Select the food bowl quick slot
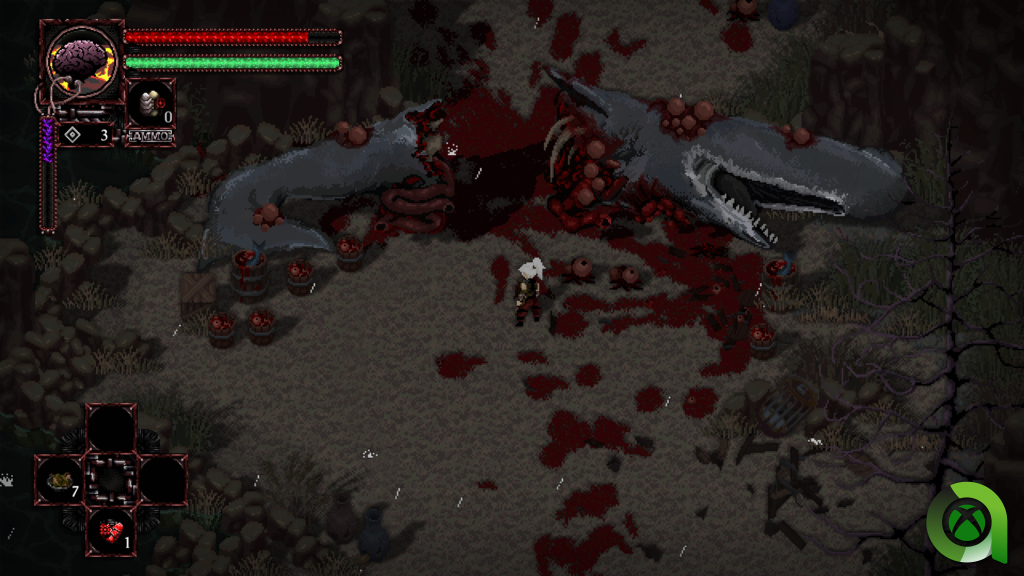This screenshot has height=576, width=1024. click(60, 481)
